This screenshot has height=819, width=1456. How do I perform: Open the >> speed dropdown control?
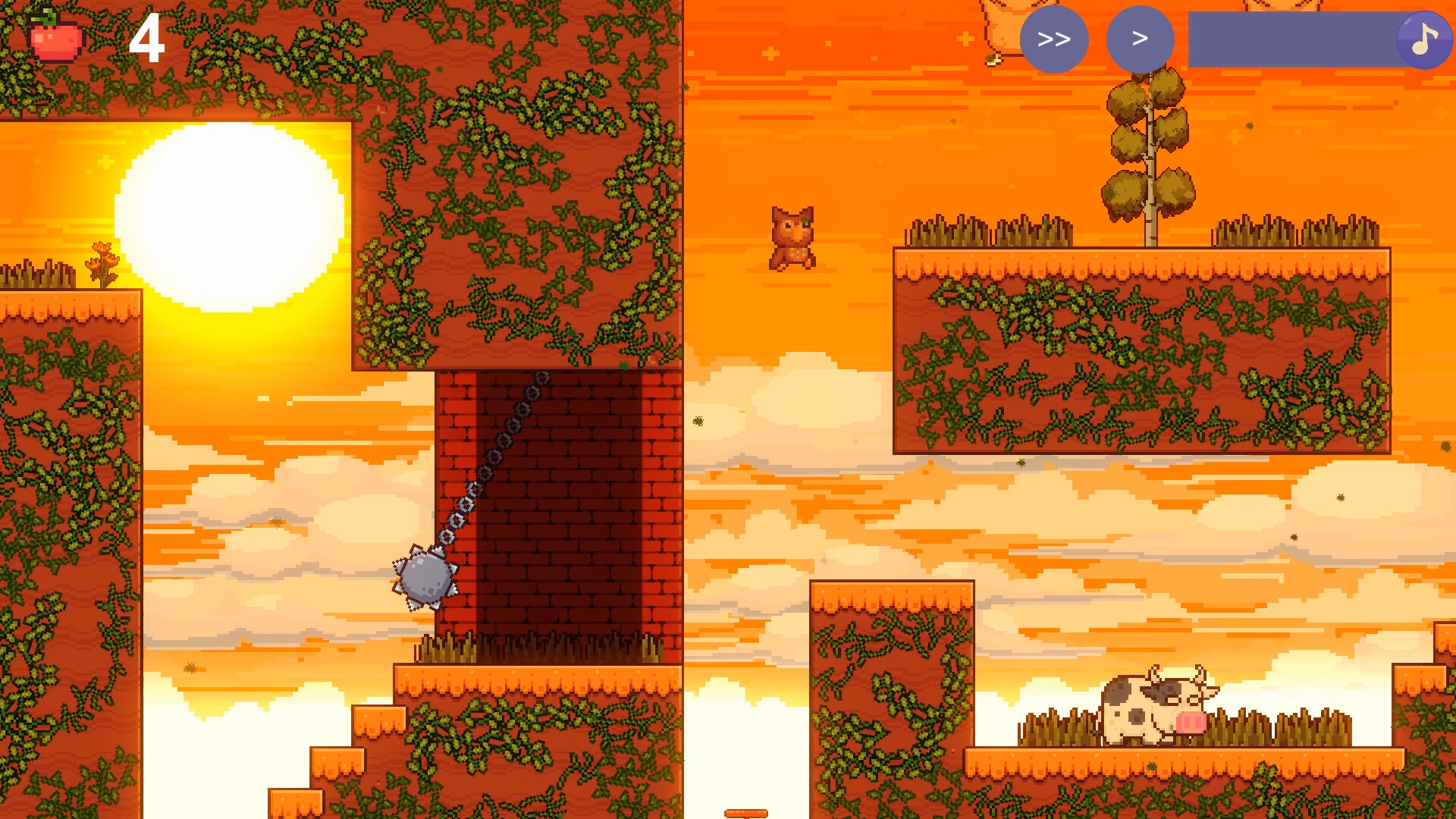point(1055,40)
